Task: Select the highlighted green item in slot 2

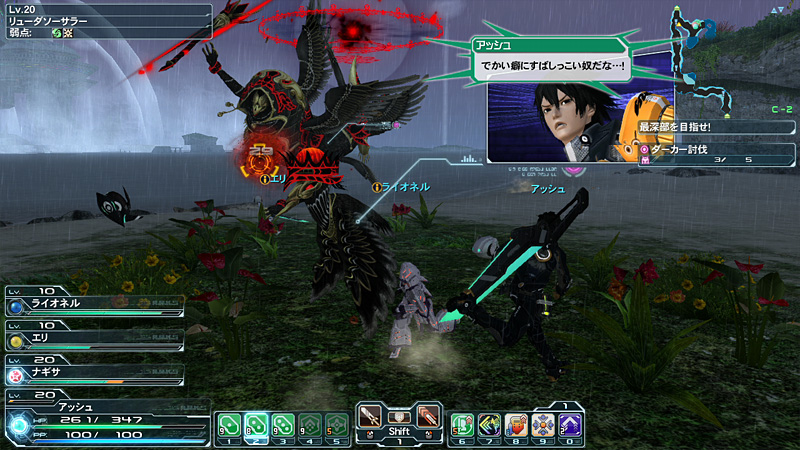Action: (255, 424)
